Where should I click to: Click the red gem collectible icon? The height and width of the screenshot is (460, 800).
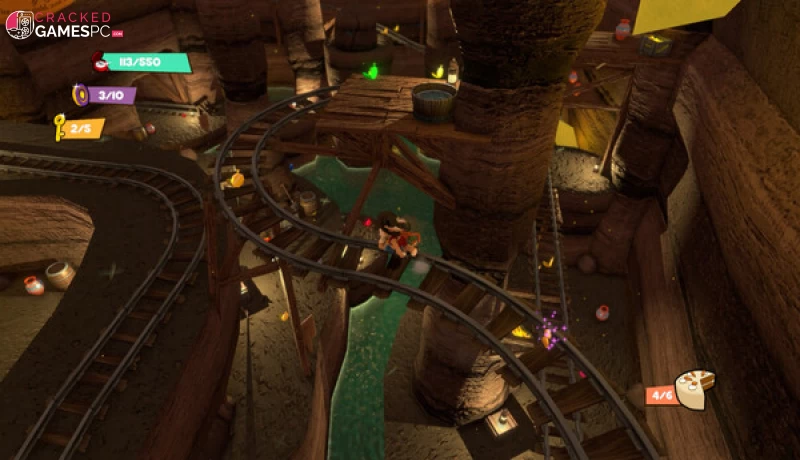point(101,64)
